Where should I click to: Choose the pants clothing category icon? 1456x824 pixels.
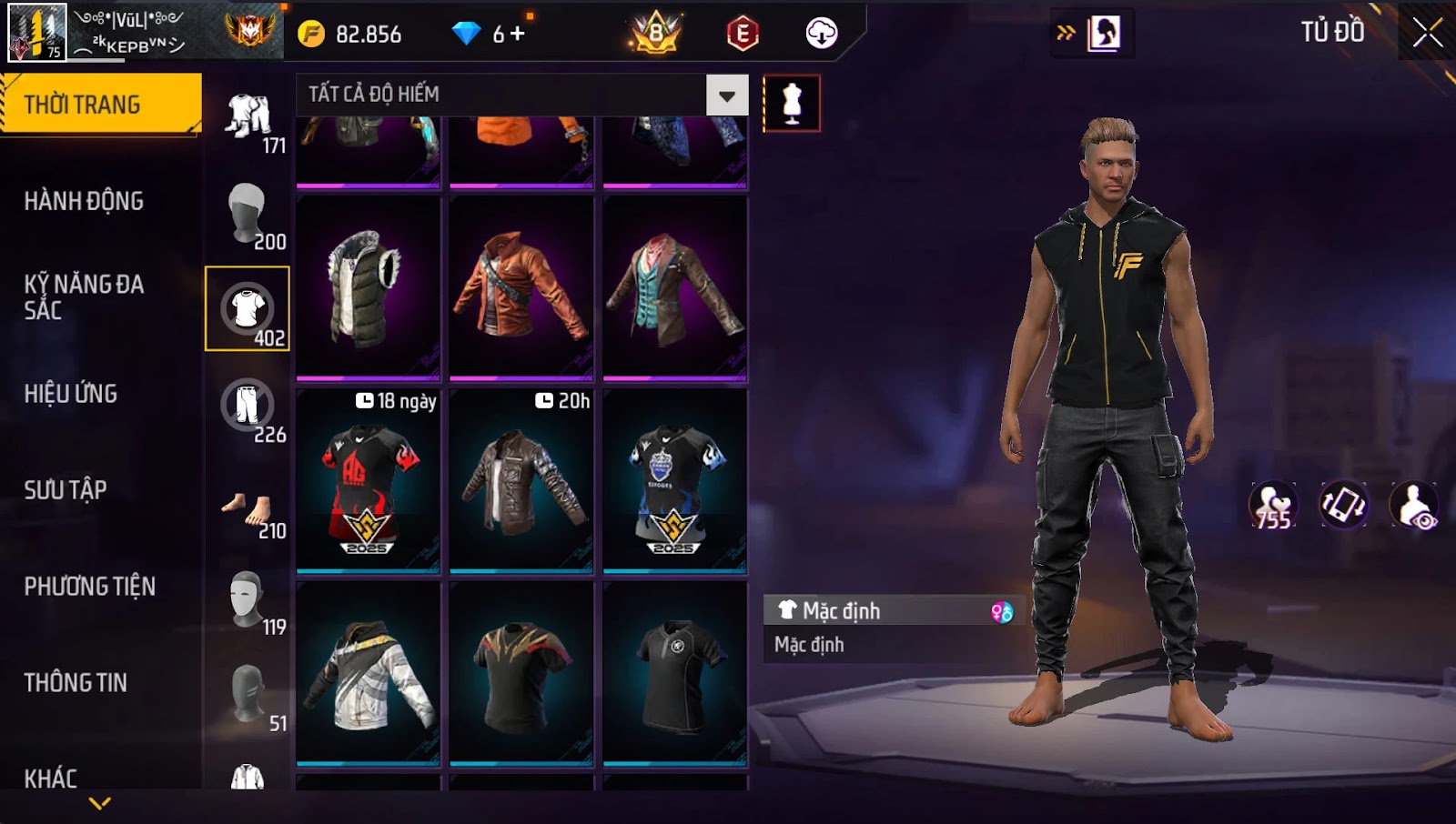[x=248, y=406]
